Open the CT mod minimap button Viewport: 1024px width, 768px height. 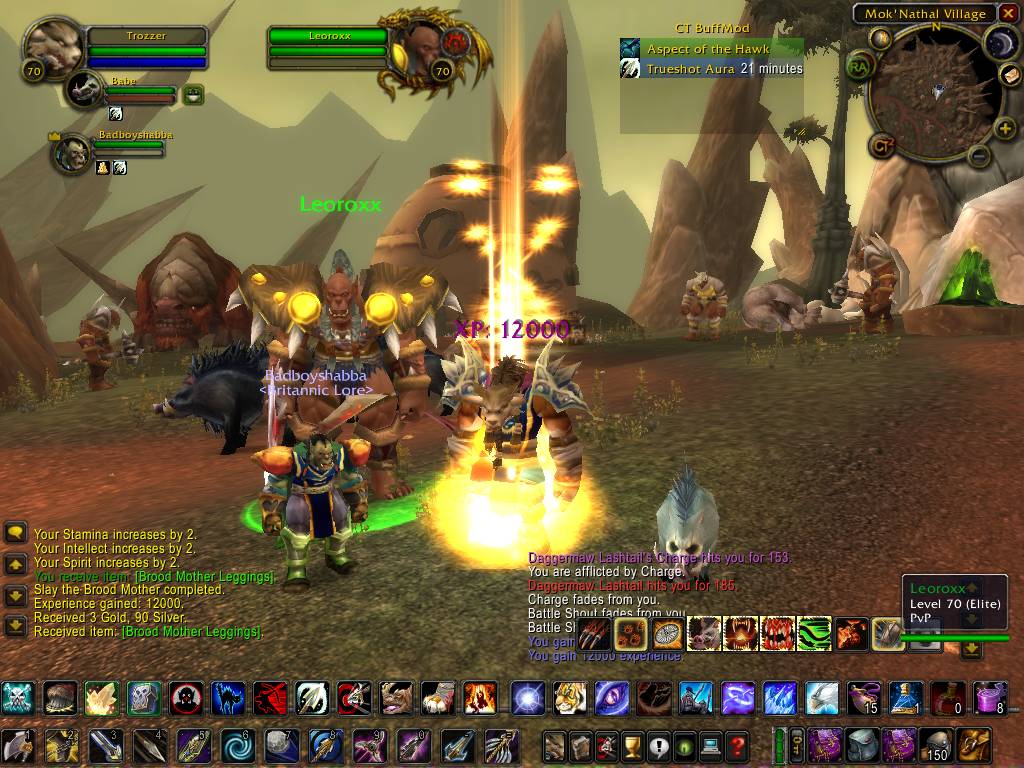pos(881,146)
